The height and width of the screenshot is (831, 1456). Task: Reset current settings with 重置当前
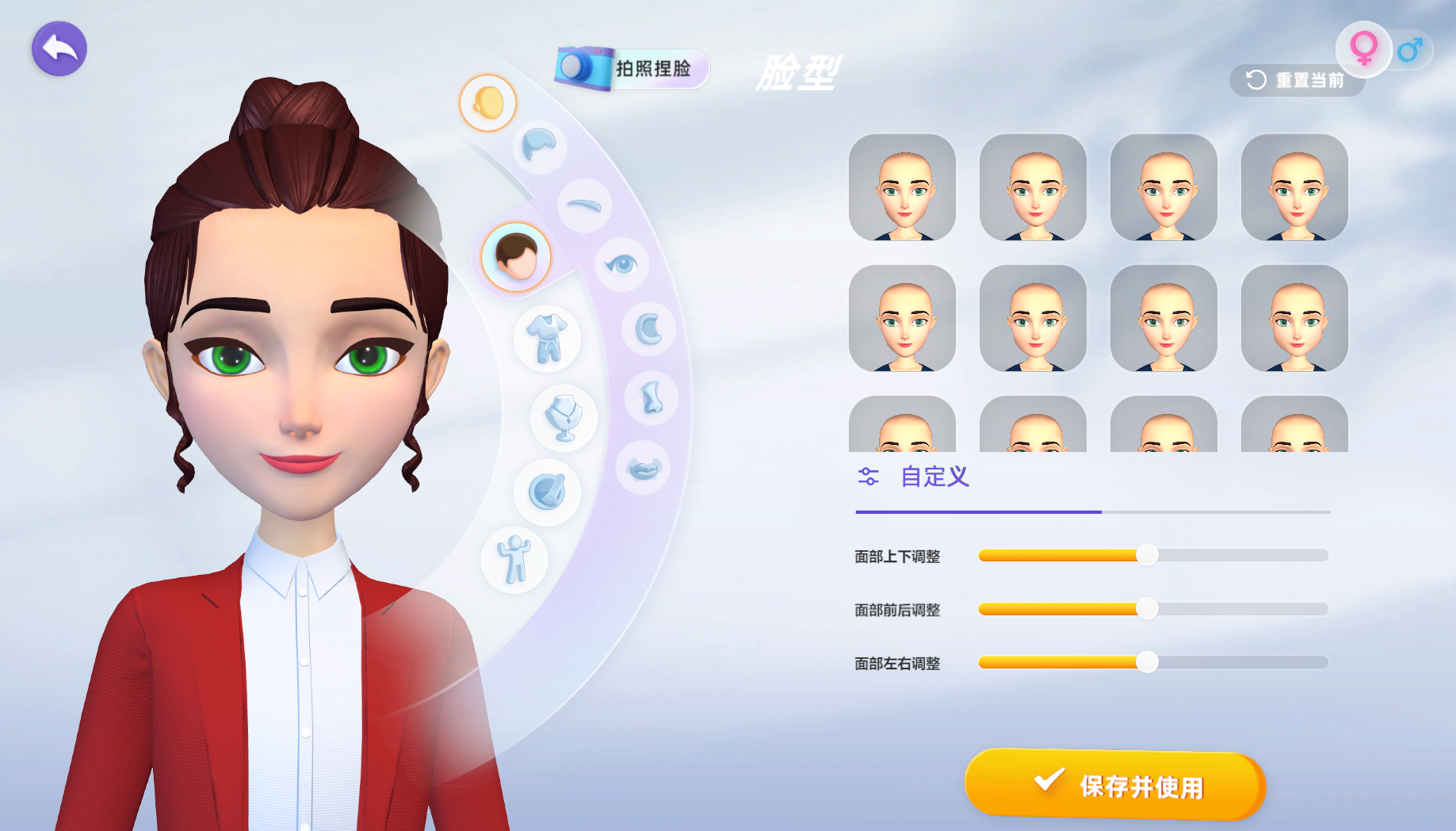coord(1295,80)
